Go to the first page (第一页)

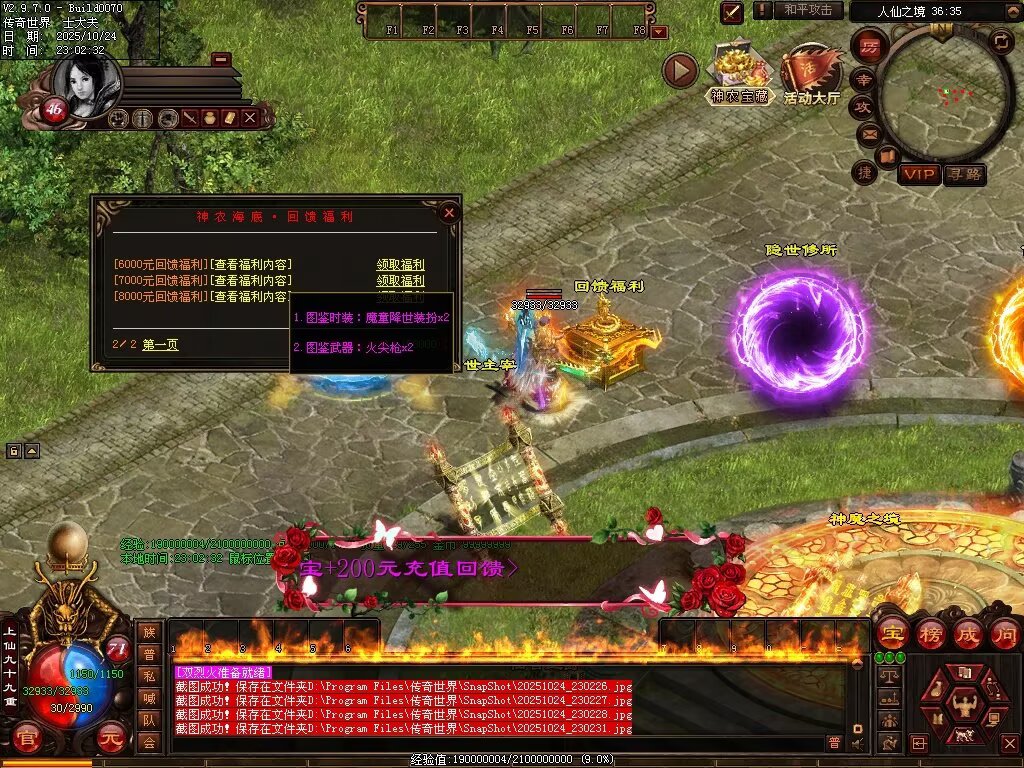(x=160, y=345)
